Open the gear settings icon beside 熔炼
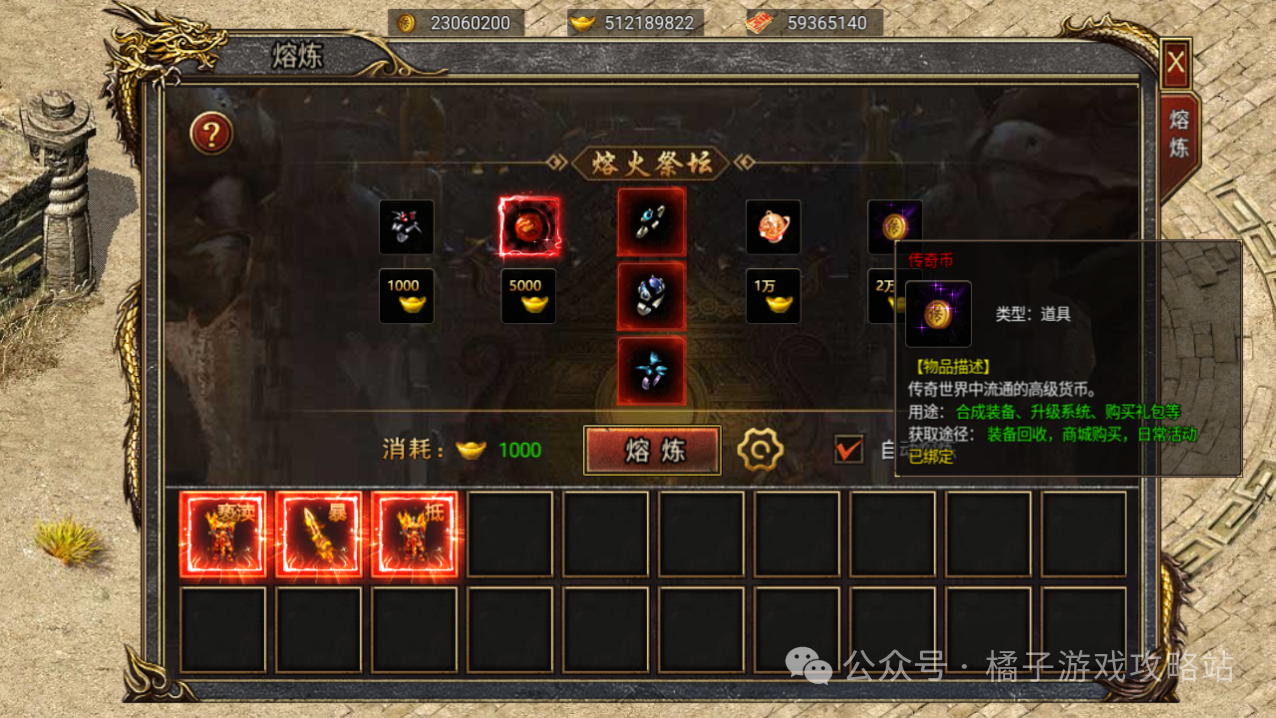The height and width of the screenshot is (718, 1276). tap(760, 450)
